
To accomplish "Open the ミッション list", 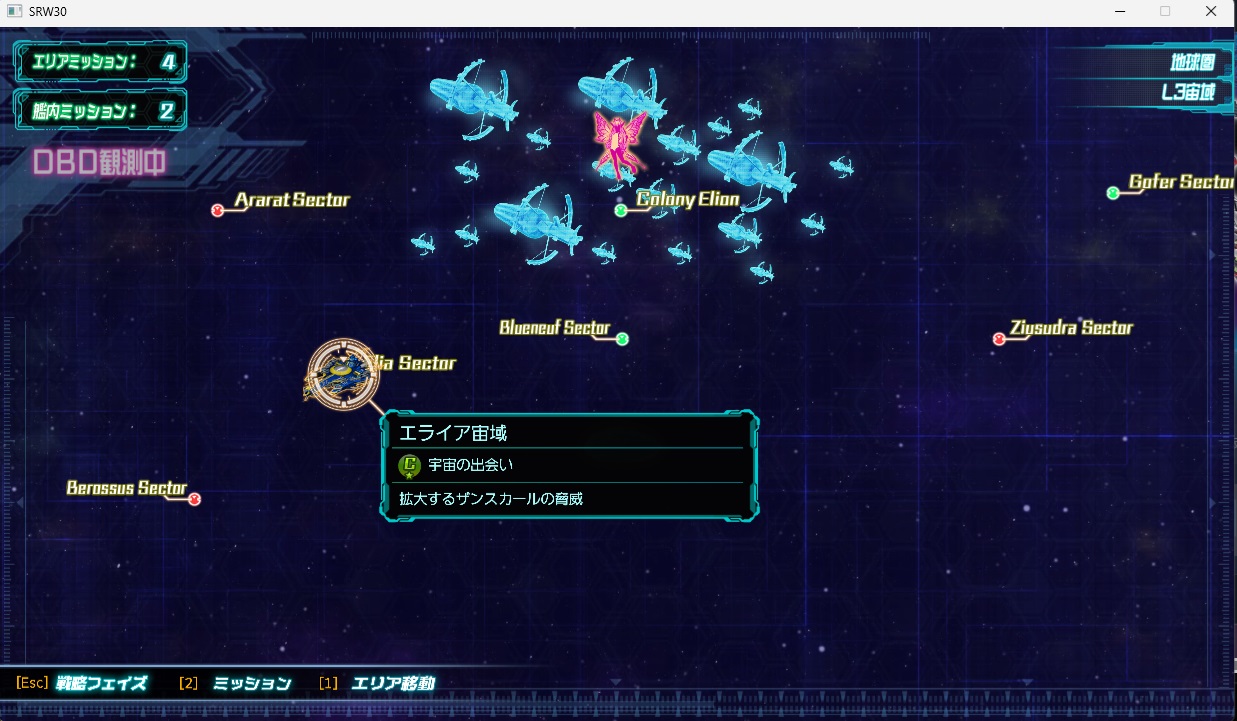I will click(x=251, y=684).
